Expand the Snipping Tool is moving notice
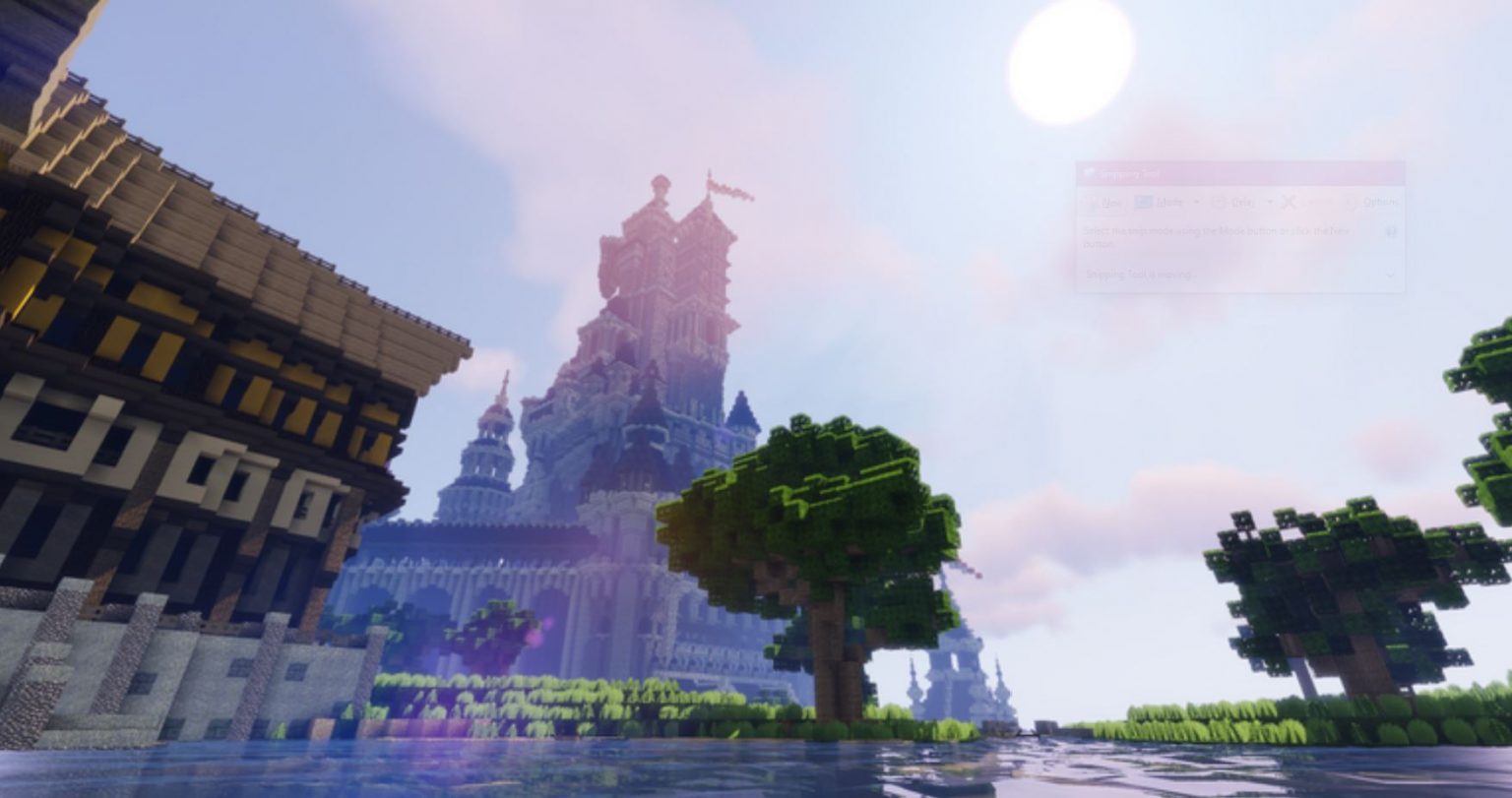Viewport: 1512px width, 798px height. (x=1390, y=275)
